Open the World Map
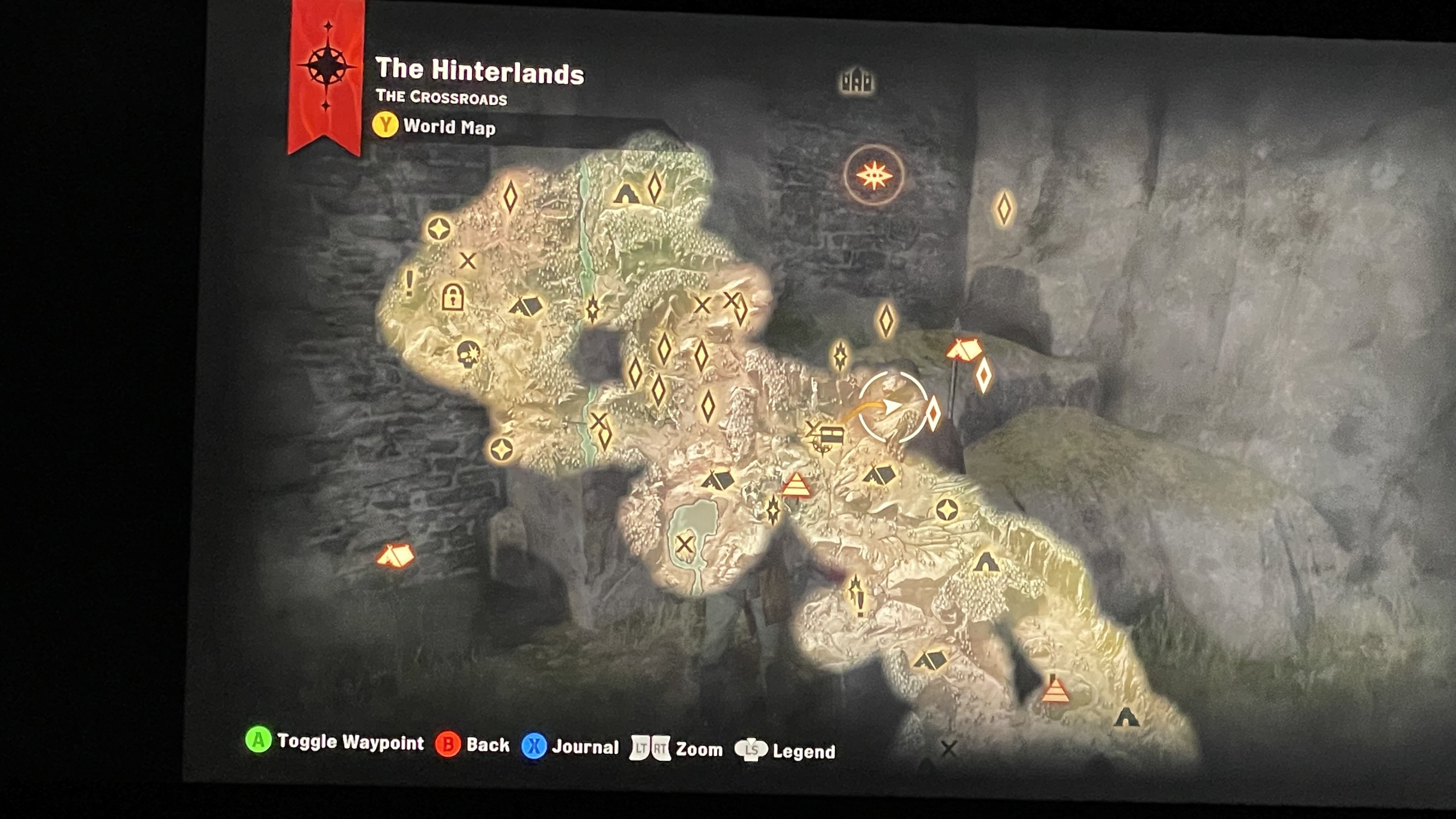1456x819 pixels. pyautogui.click(x=434, y=126)
